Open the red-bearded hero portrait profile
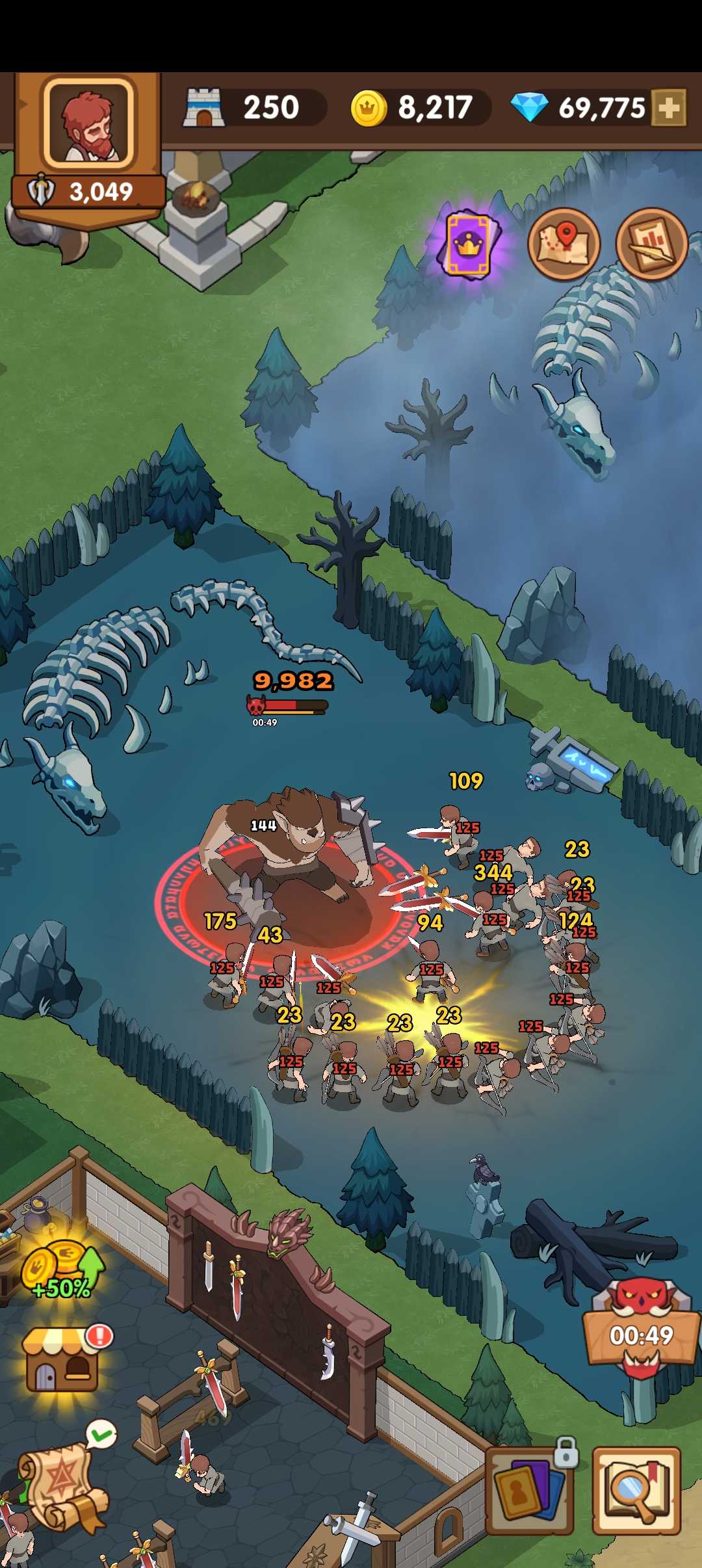 (x=88, y=124)
